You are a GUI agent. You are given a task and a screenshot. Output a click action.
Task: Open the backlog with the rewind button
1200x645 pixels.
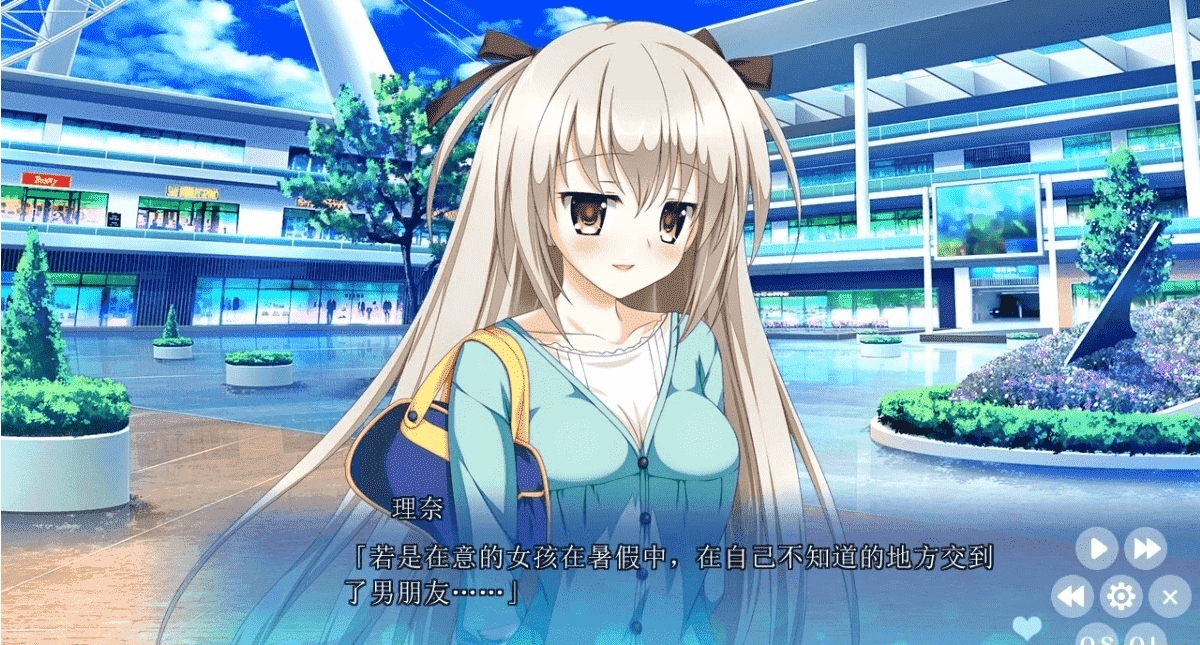point(1072,597)
